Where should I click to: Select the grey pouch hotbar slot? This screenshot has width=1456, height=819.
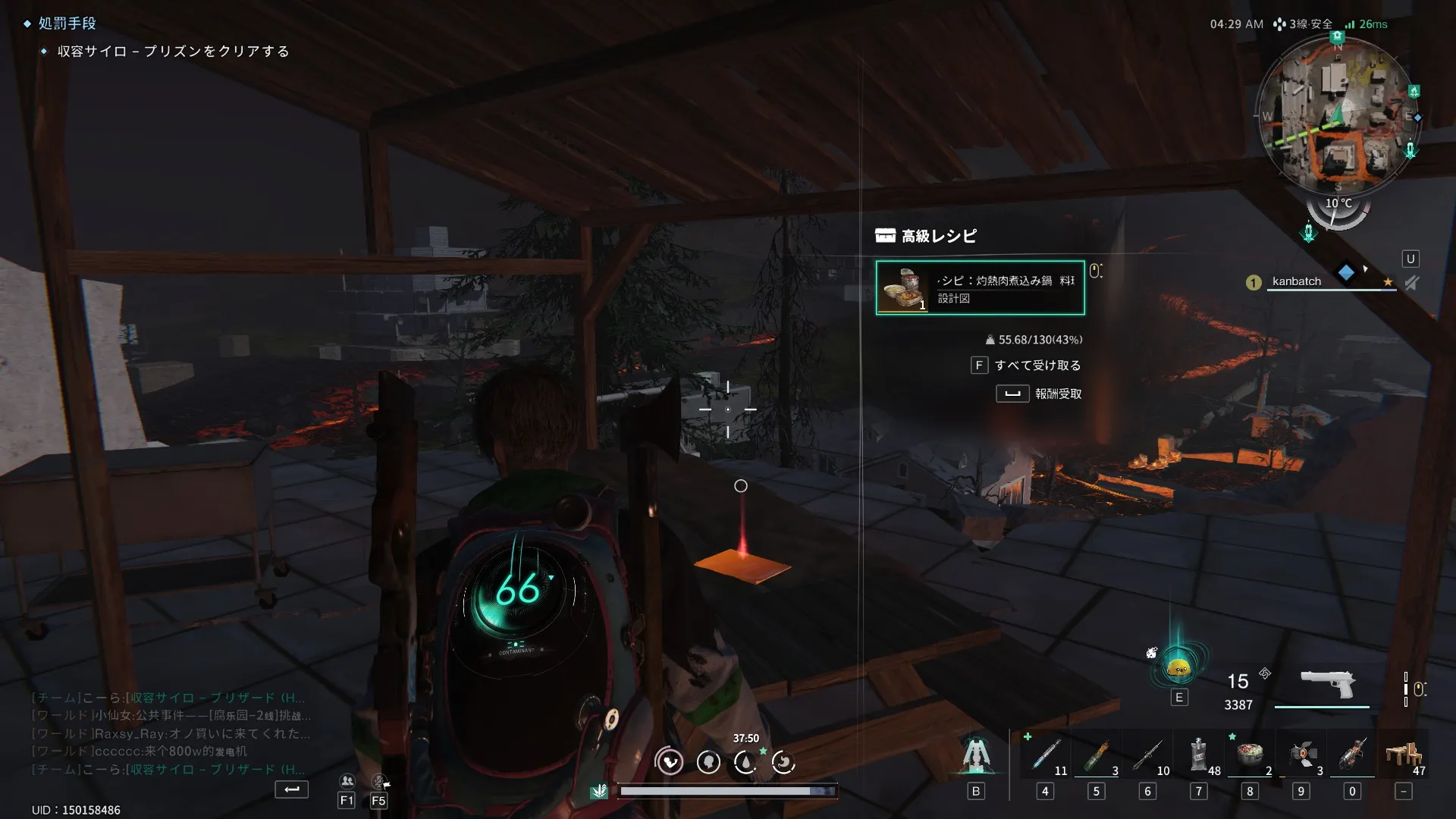coord(1199,755)
